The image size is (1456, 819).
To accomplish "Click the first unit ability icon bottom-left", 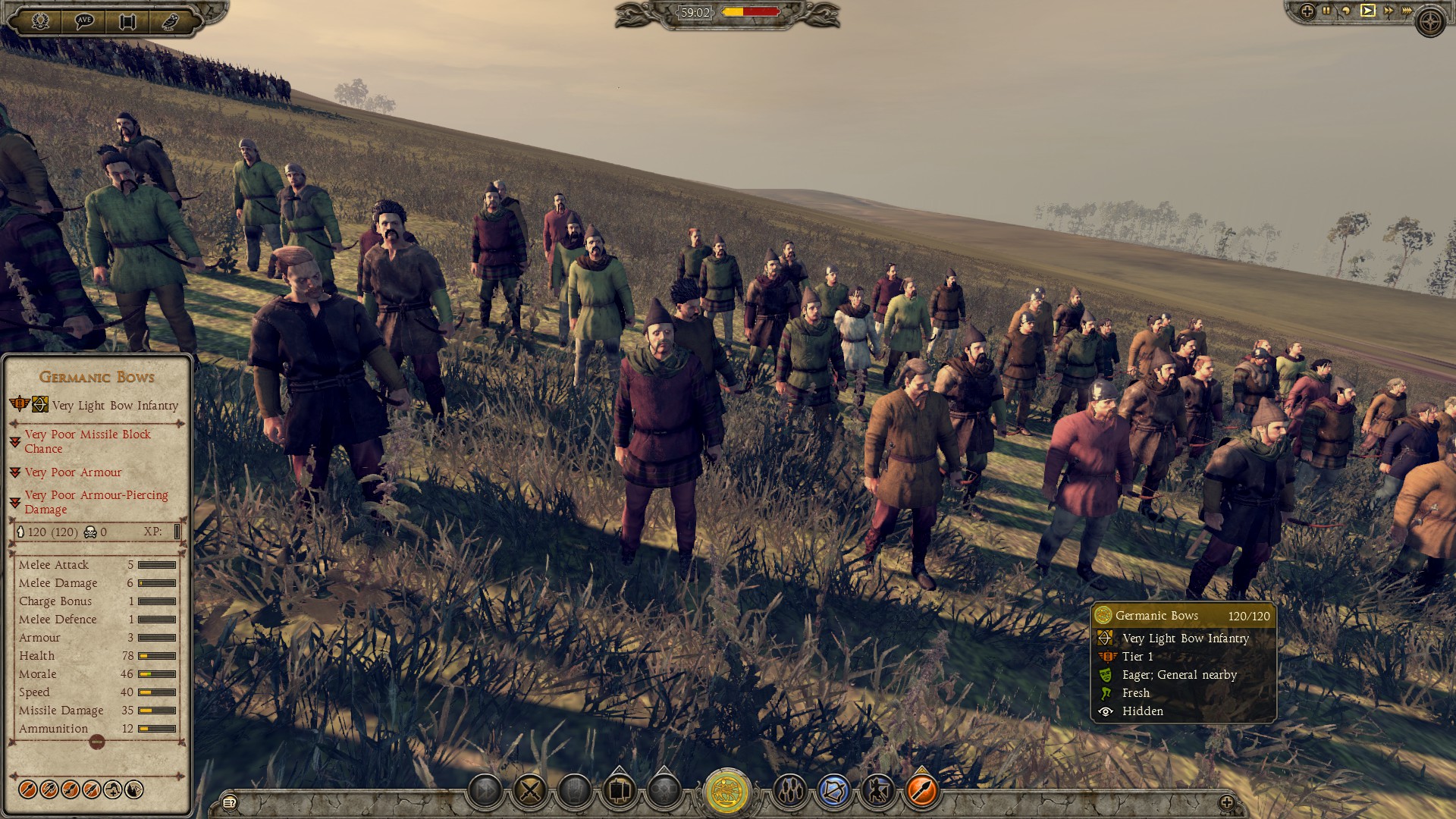I will (x=28, y=791).
